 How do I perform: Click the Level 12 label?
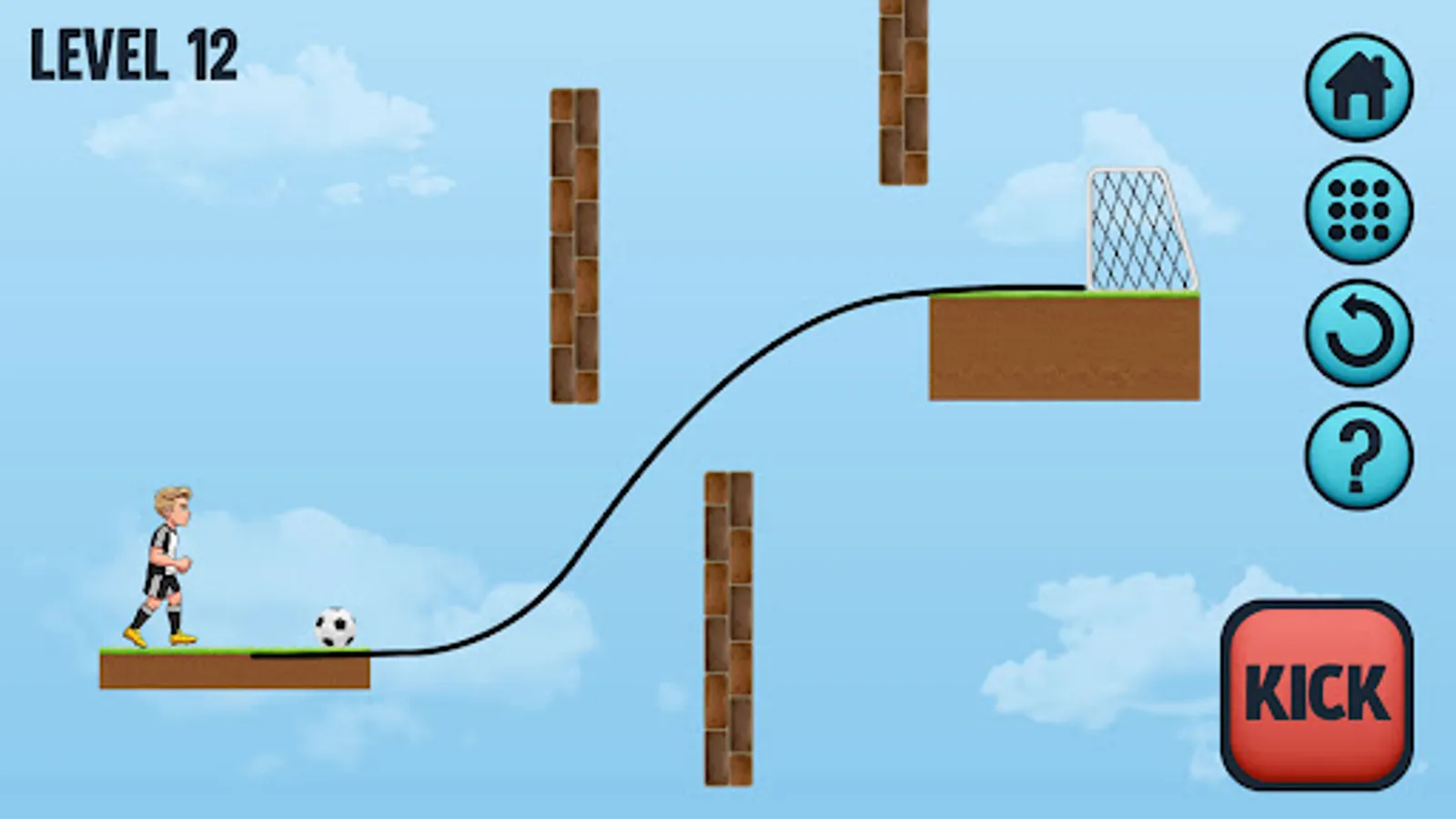click(x=135, y=55)
